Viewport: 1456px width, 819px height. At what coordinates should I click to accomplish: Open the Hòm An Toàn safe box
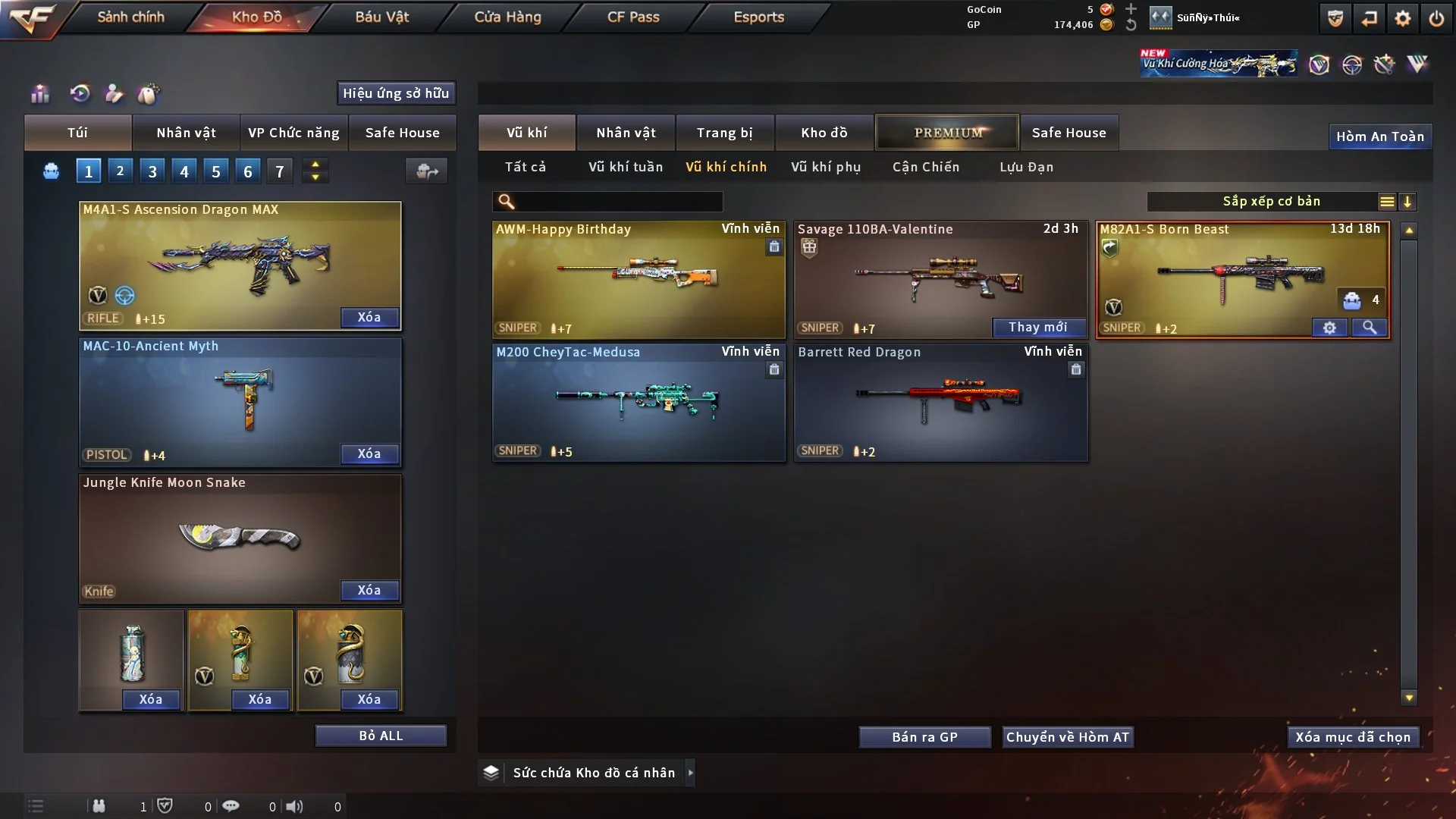coord(1379,136)
